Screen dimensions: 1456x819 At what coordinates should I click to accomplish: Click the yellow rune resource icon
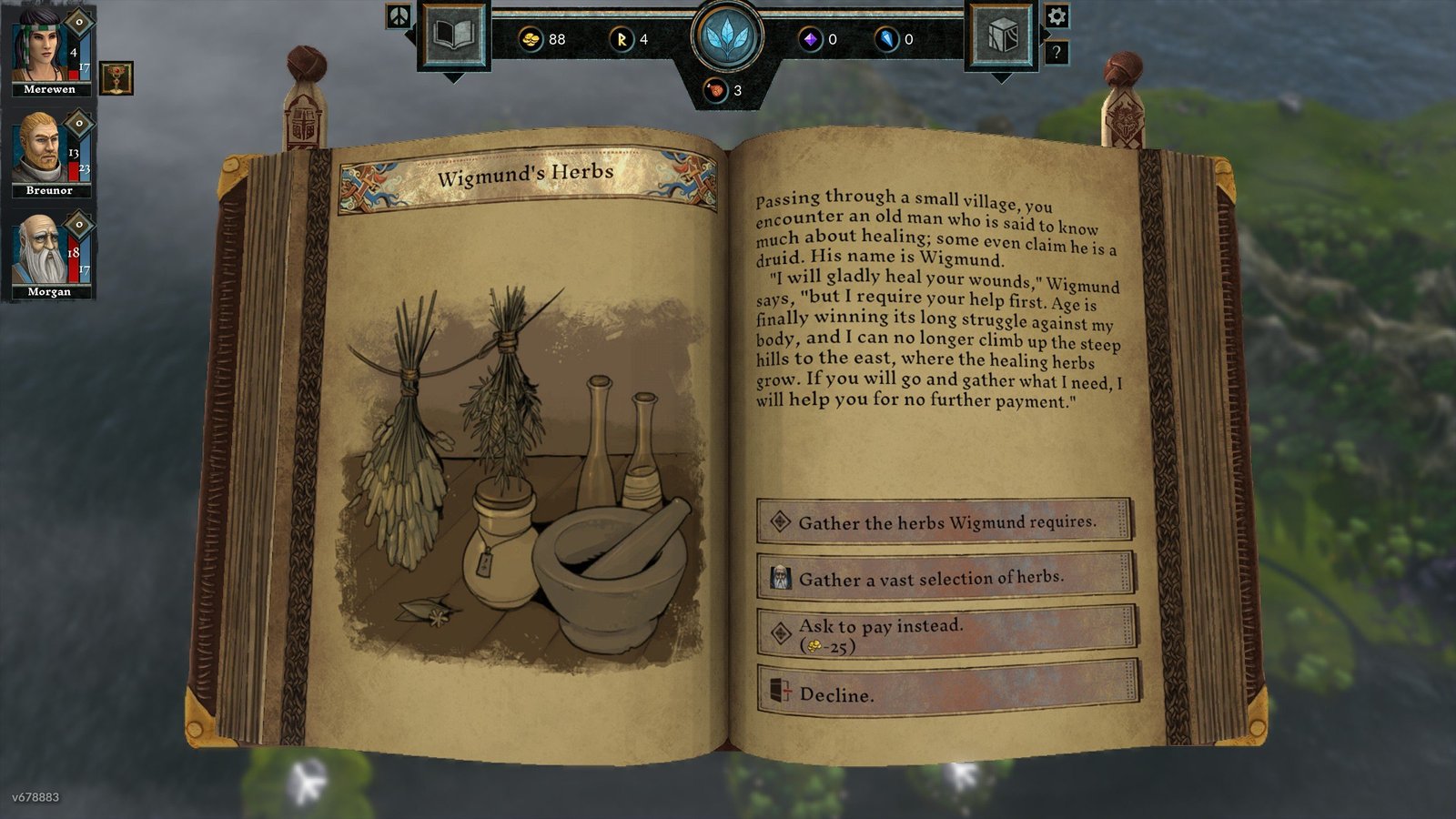click(x=622, y=39)
